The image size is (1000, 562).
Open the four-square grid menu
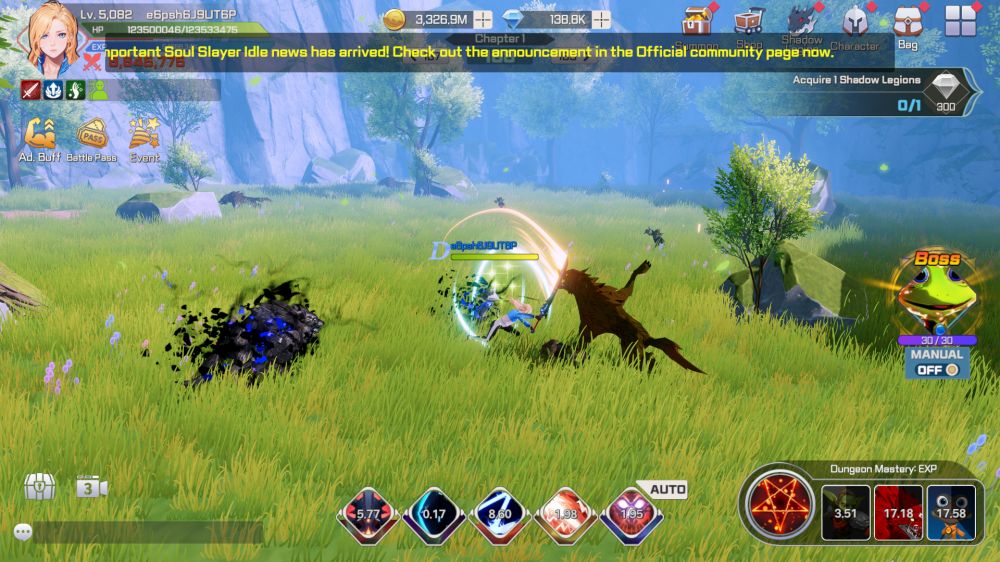coord(961,21)
